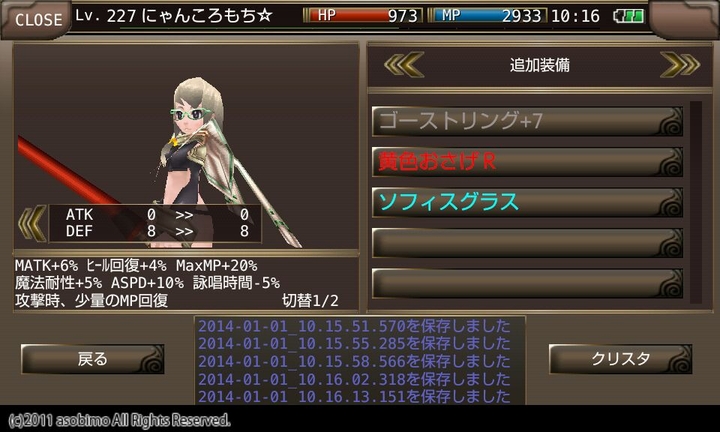Tap the 戻る back button
Viewport: 720px width, 432px height.
pos(92,359)
